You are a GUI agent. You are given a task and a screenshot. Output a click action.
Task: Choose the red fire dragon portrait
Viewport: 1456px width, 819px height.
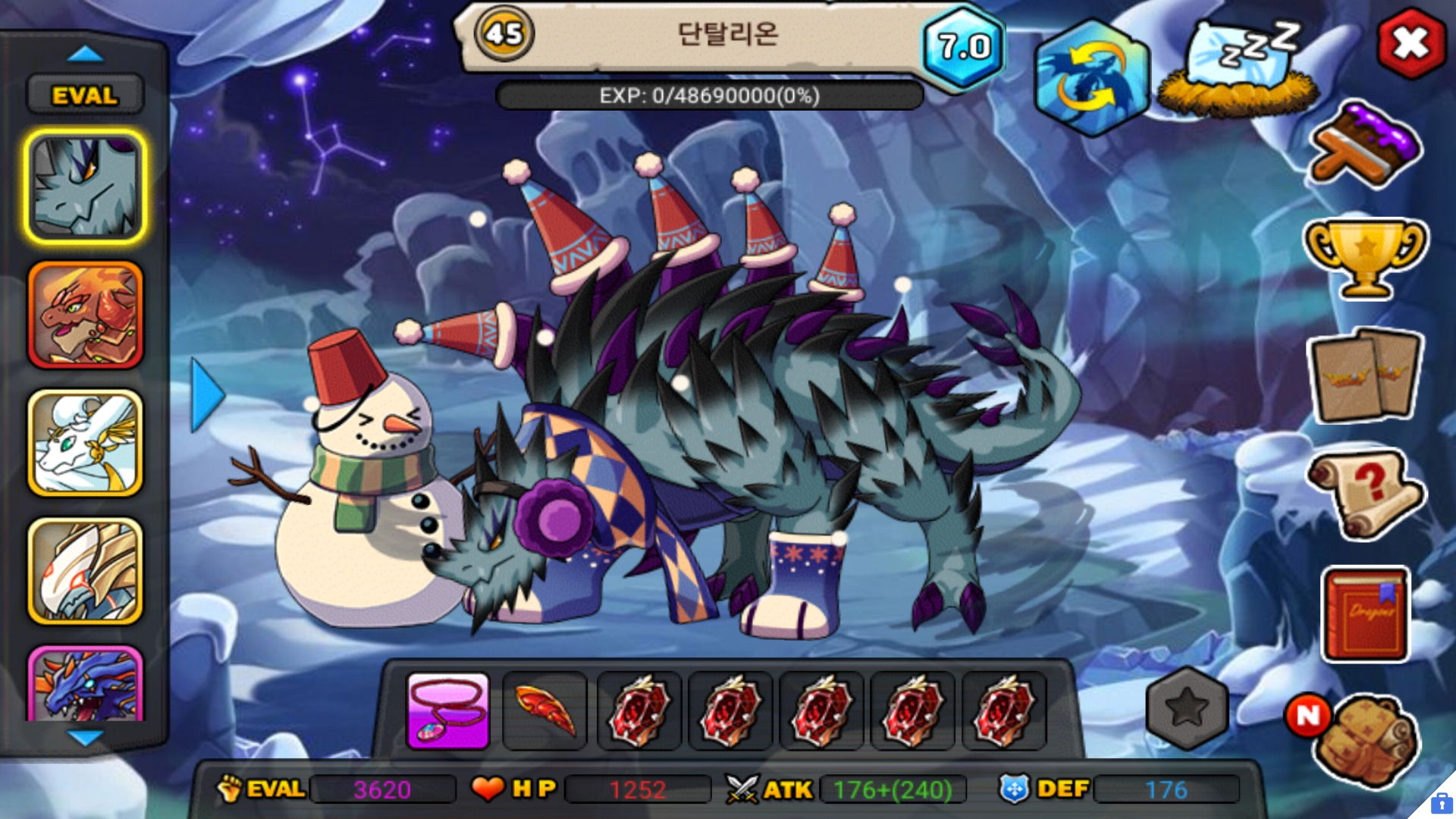85,315
